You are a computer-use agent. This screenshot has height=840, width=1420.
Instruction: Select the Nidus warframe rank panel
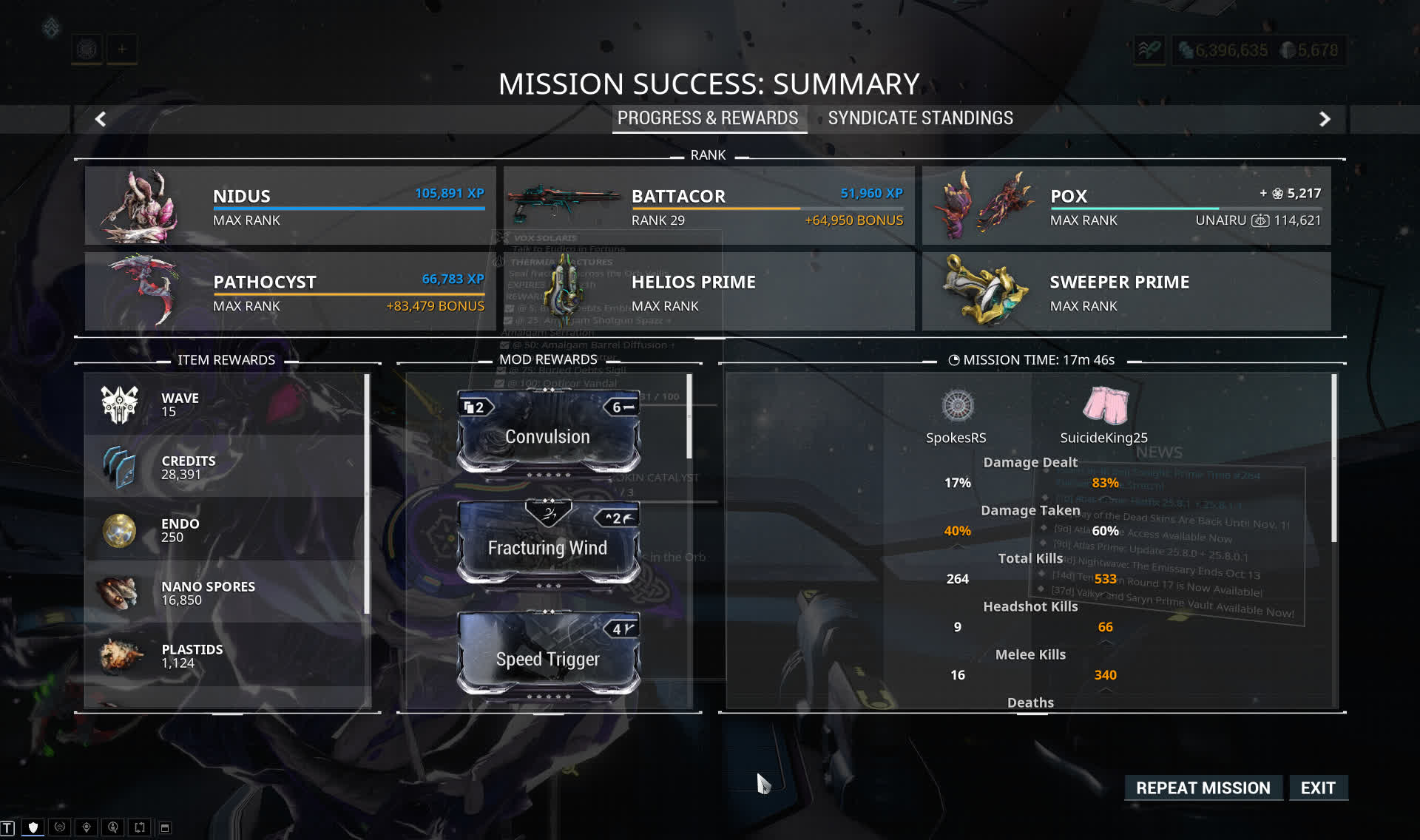point(290,206)
